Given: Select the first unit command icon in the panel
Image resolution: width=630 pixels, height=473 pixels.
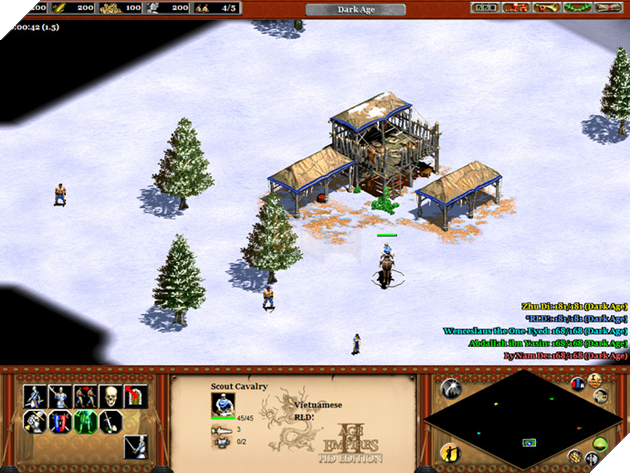Looking at the screenshot, I should click(x=35, y=396).
